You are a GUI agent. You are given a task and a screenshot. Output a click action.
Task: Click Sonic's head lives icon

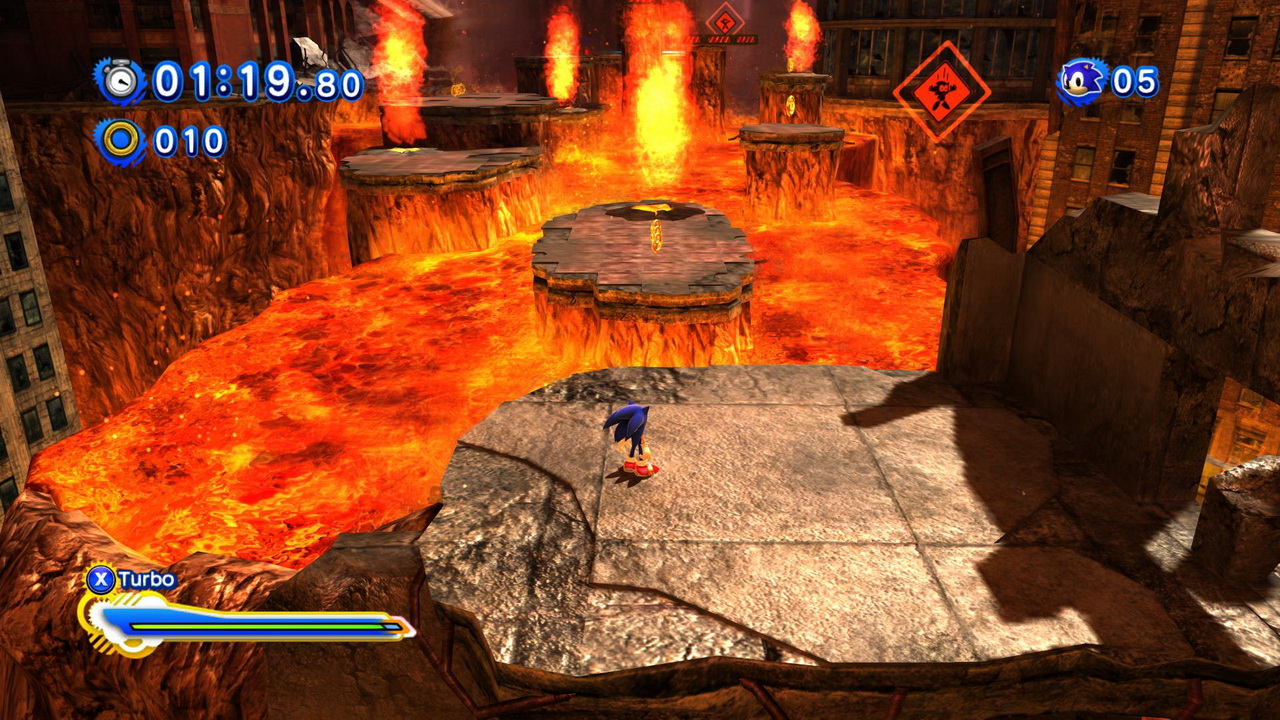click(1081, 81)
